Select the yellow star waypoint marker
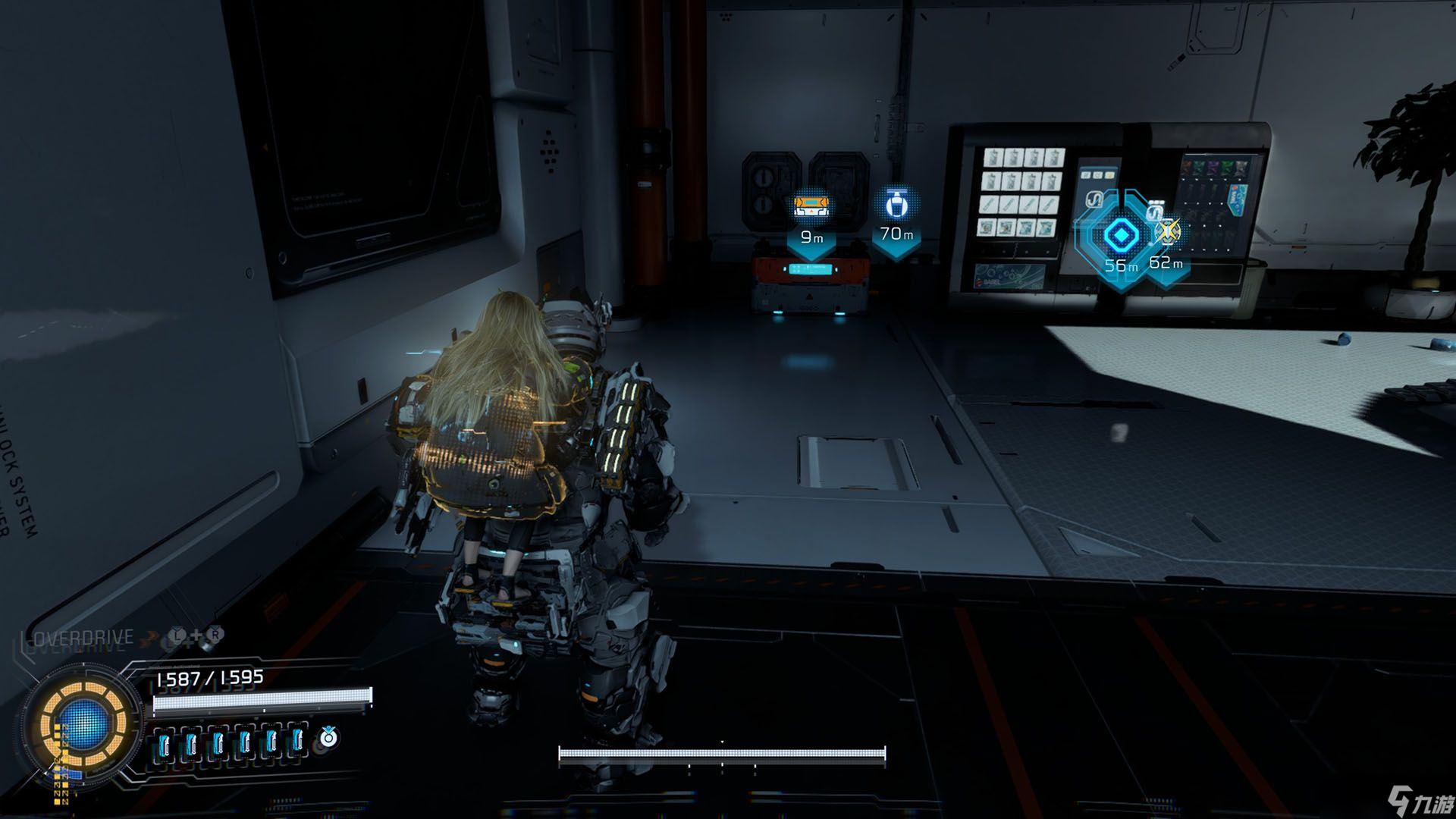1456x819 pixels. pyautogui.click(x=1168, y=231)
